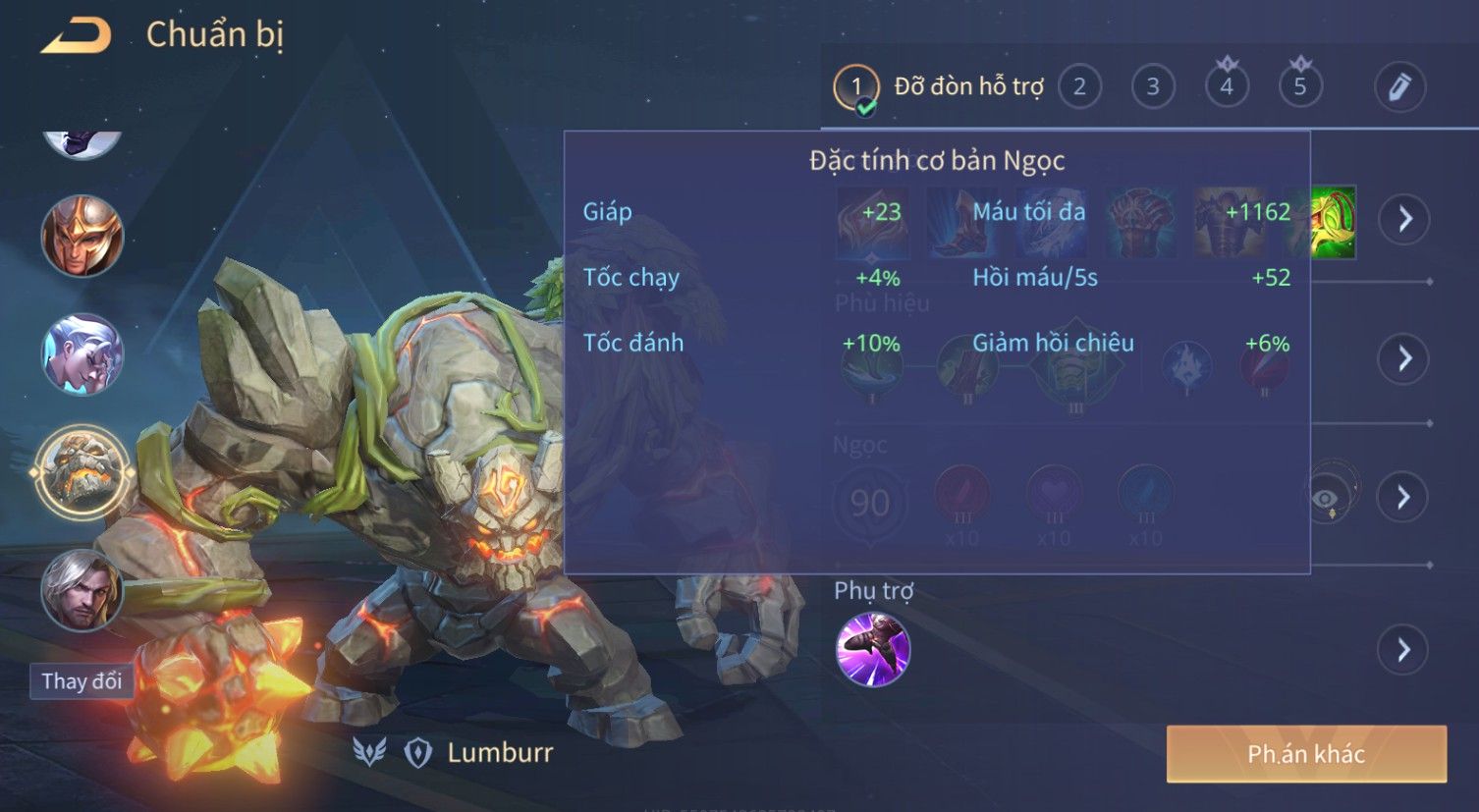1479x812 pixels.
Task: Choose build preset slot 4
Action: click(x=1227, y=86)
